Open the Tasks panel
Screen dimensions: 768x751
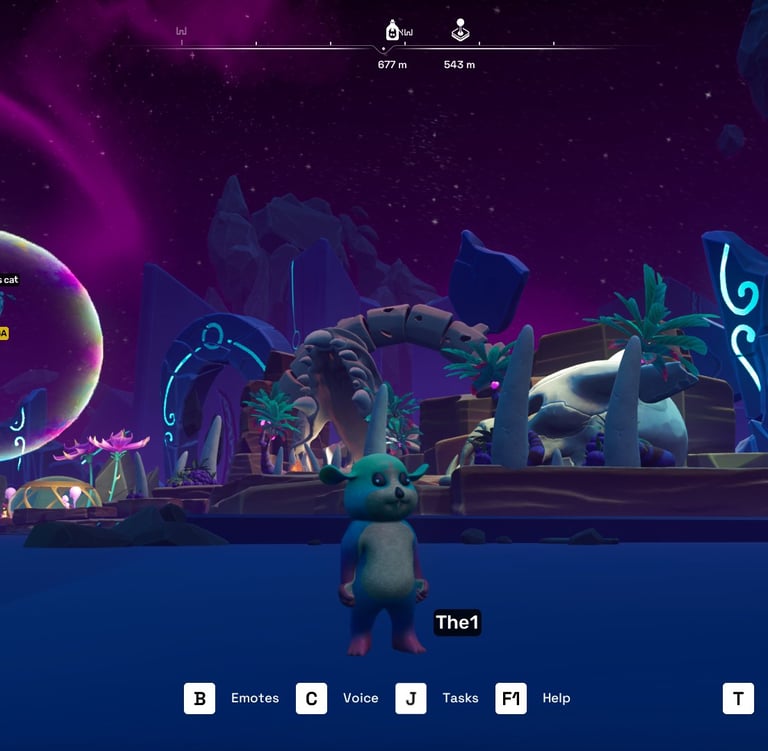point(411,698)
